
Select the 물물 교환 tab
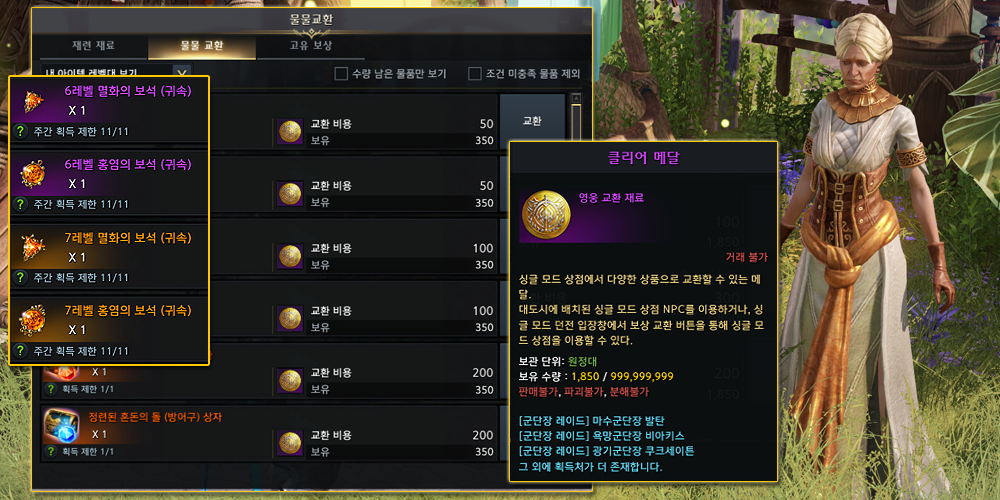click(201, 46)
